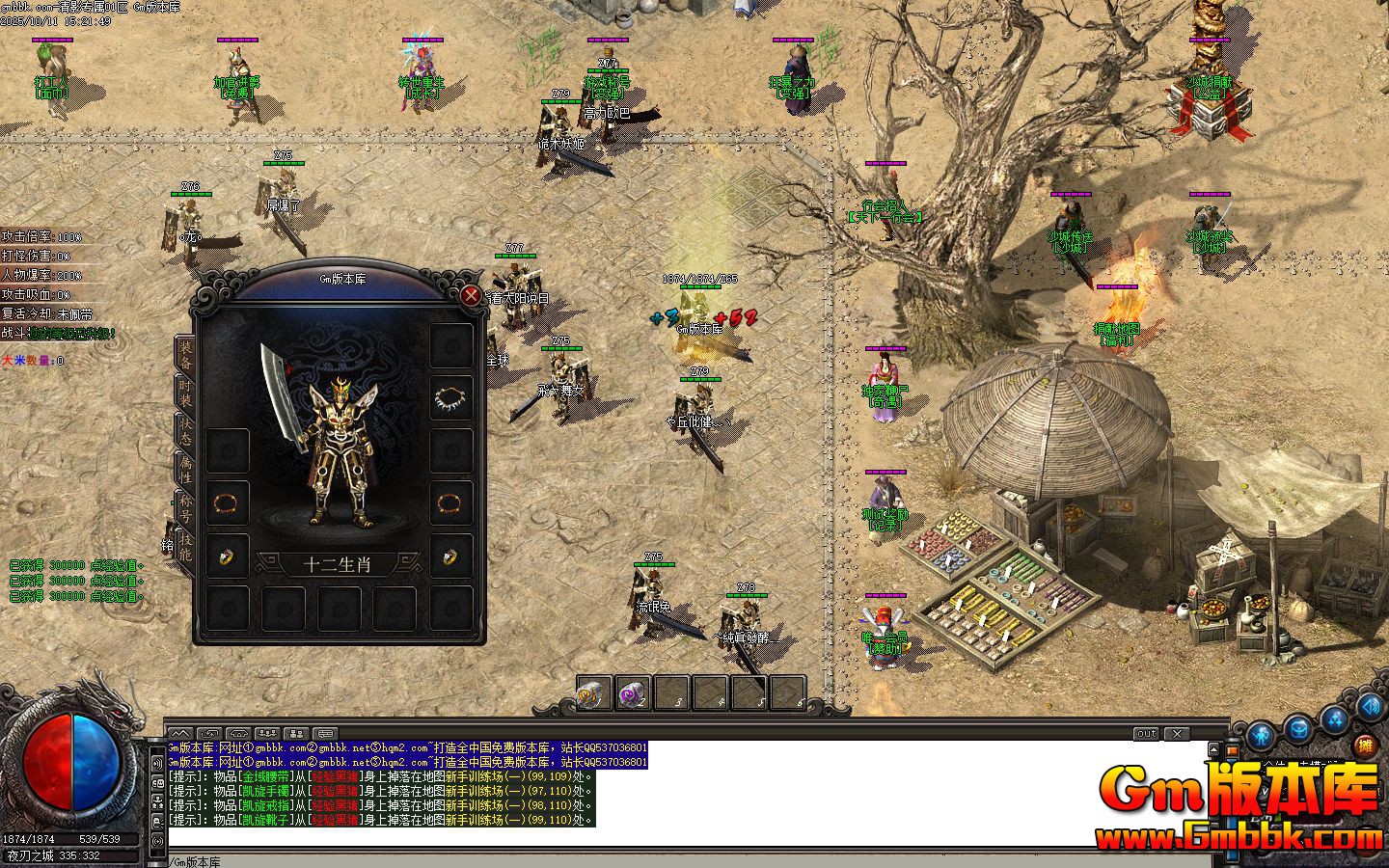Open the character sheet round icon
This screenshot has width=1389, height=868.
tap(1260, 736)
